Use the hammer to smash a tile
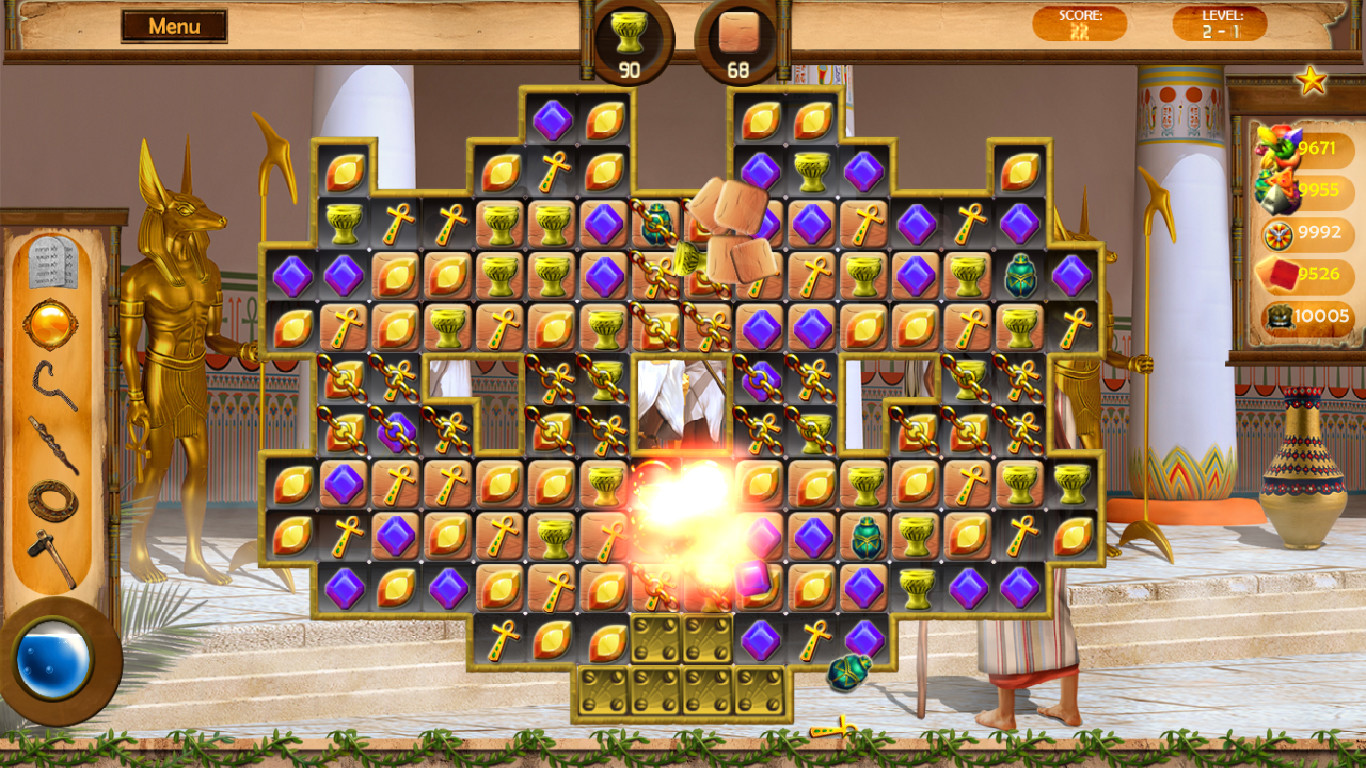 click(x=50, y=552)
